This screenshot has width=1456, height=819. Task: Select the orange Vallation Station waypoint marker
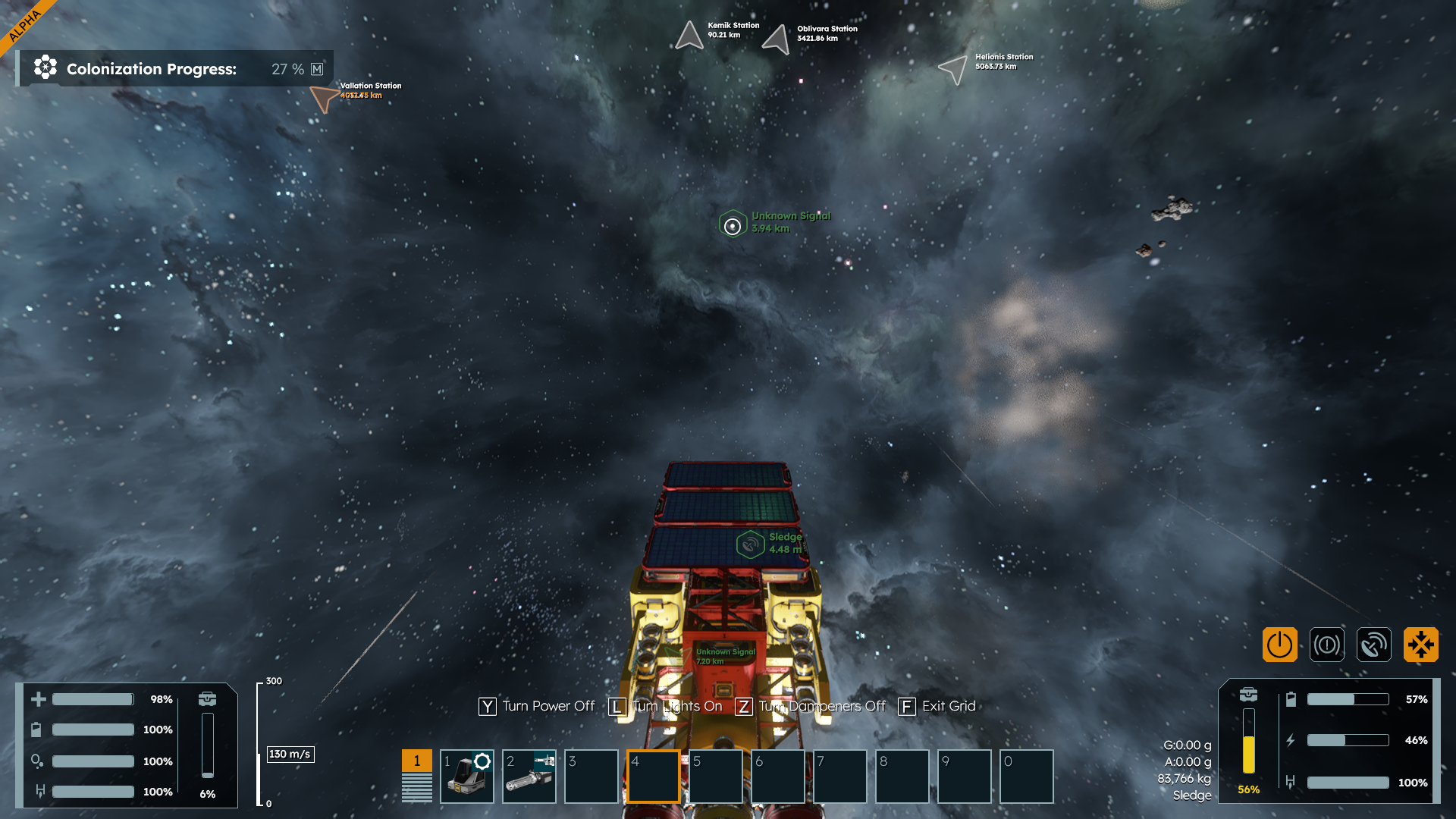point(324,98)
